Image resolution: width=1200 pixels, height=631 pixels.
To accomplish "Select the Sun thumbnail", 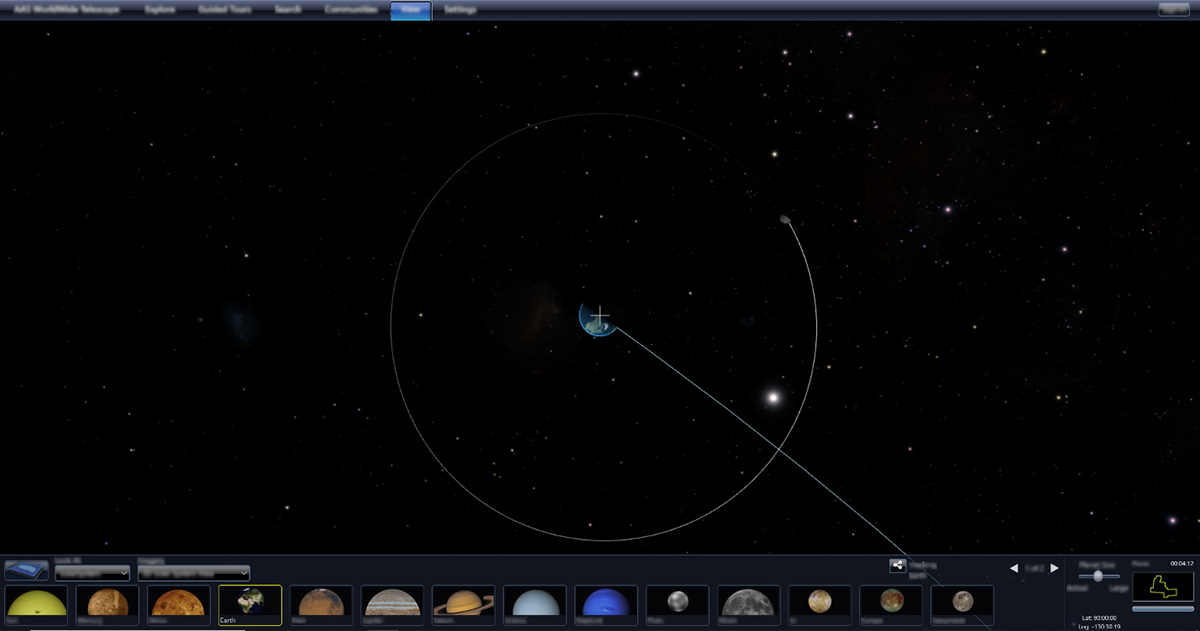I will click(x=36, y=603).
